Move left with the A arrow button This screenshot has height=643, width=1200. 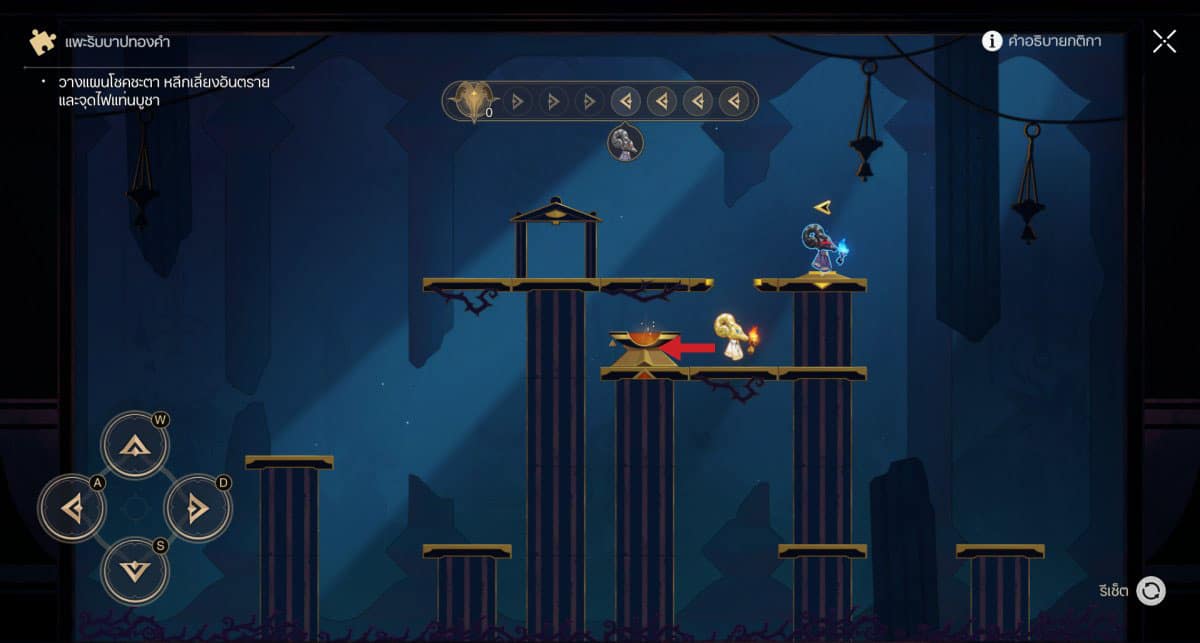(72, 508)
